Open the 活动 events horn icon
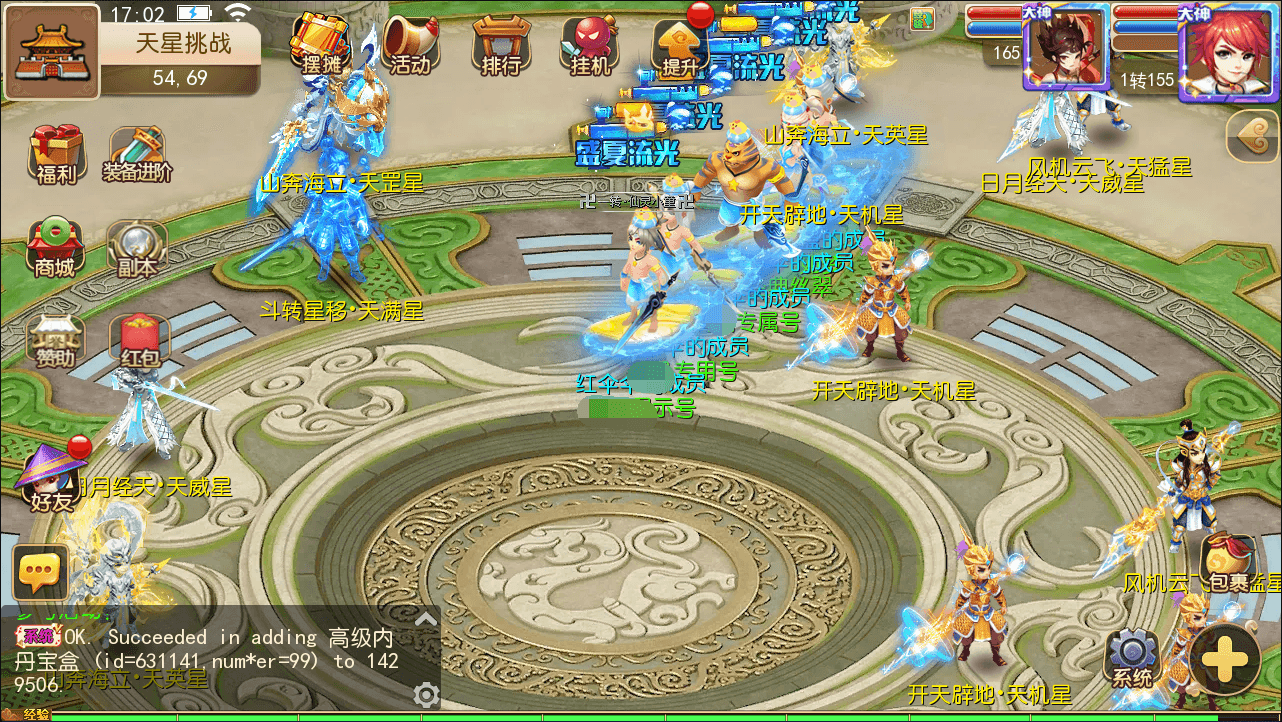Image resolution: width=1282 pixels, height=722 pixels. (410, 44)
